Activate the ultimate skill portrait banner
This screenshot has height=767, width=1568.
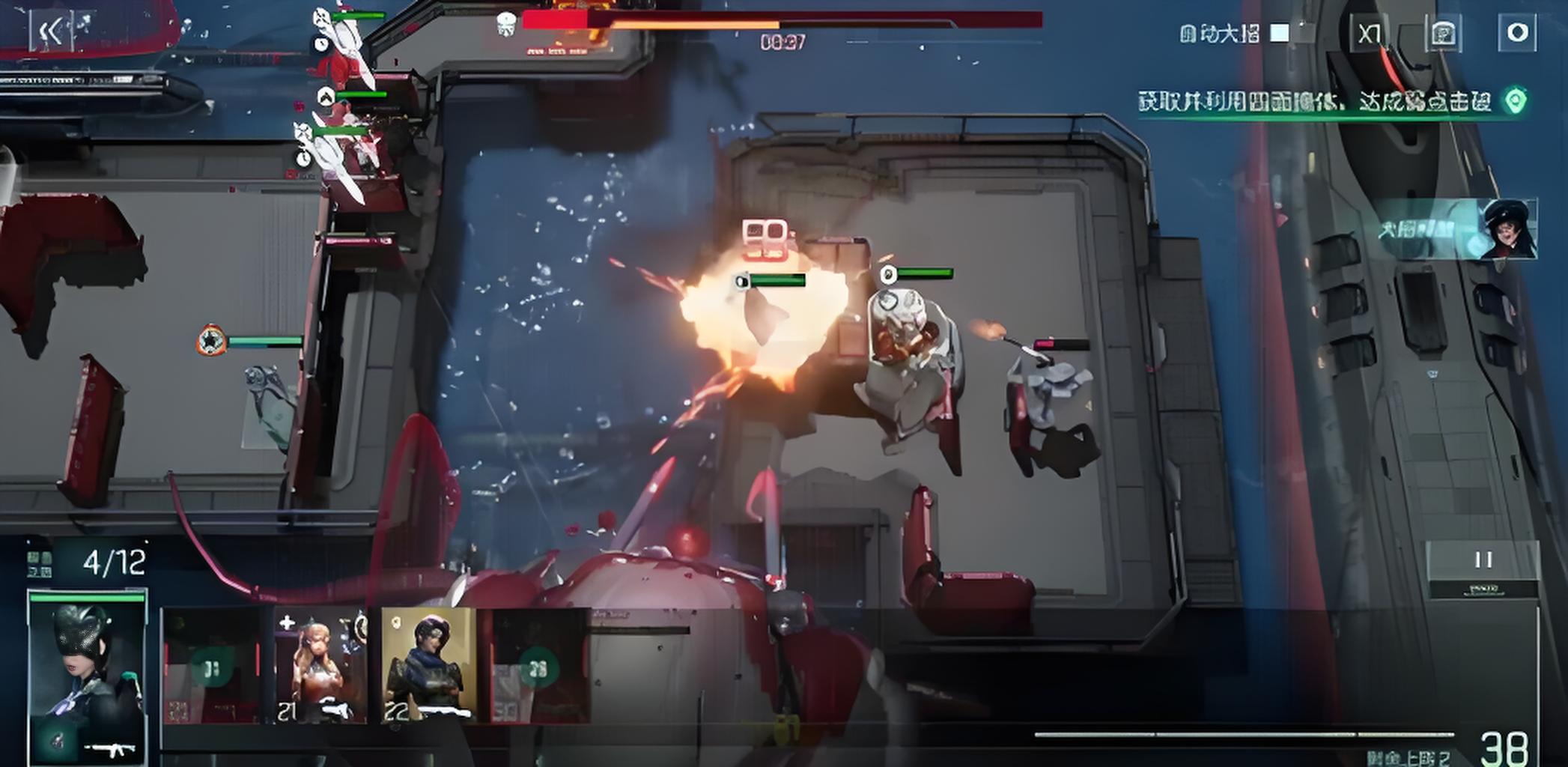1456,229
